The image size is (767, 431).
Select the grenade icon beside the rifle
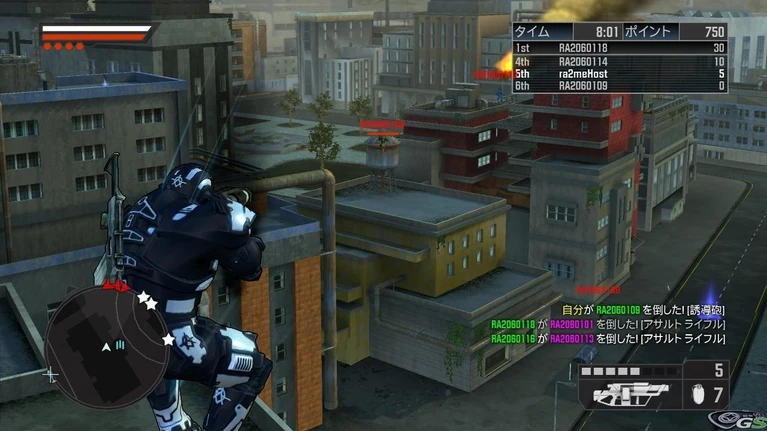tap(699, 394)
